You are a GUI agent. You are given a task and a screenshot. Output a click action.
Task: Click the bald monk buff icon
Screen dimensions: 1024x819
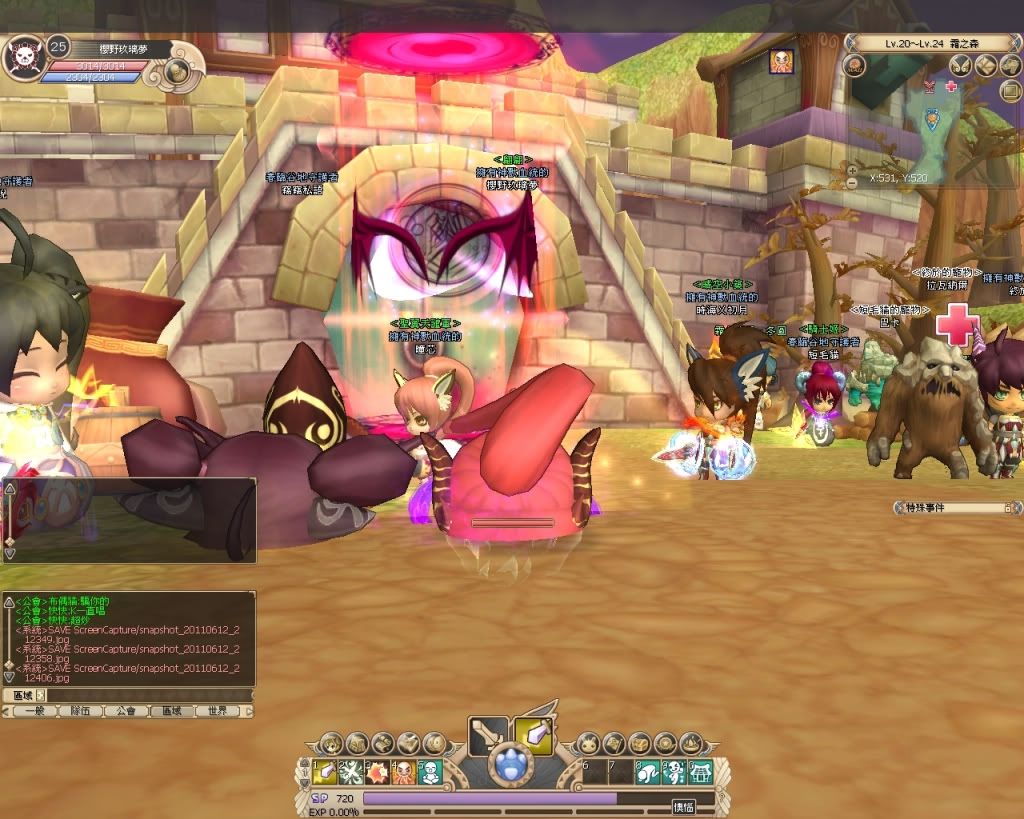781,61
